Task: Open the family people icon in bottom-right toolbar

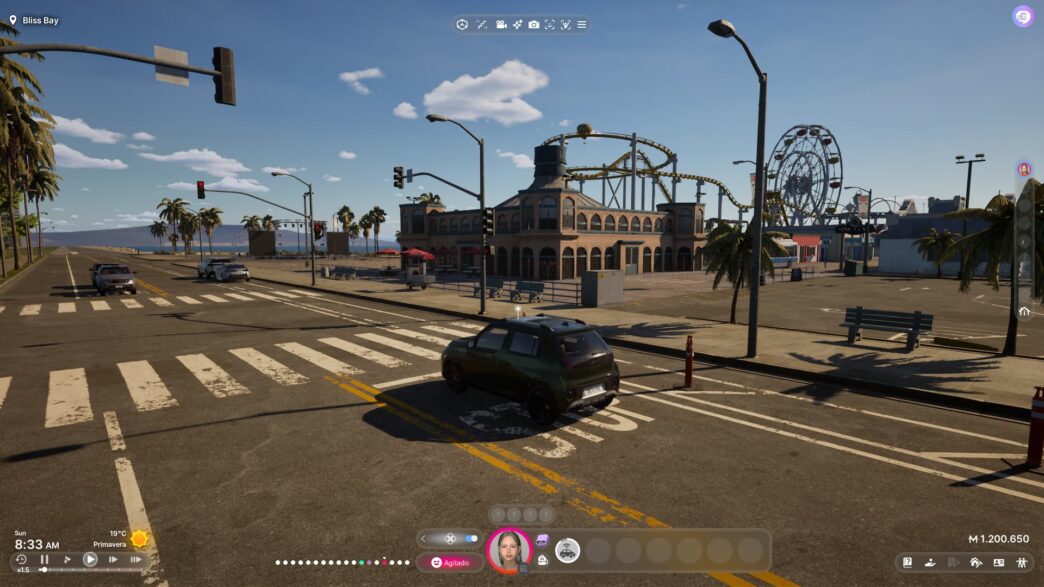Action: click(1021, 563)
